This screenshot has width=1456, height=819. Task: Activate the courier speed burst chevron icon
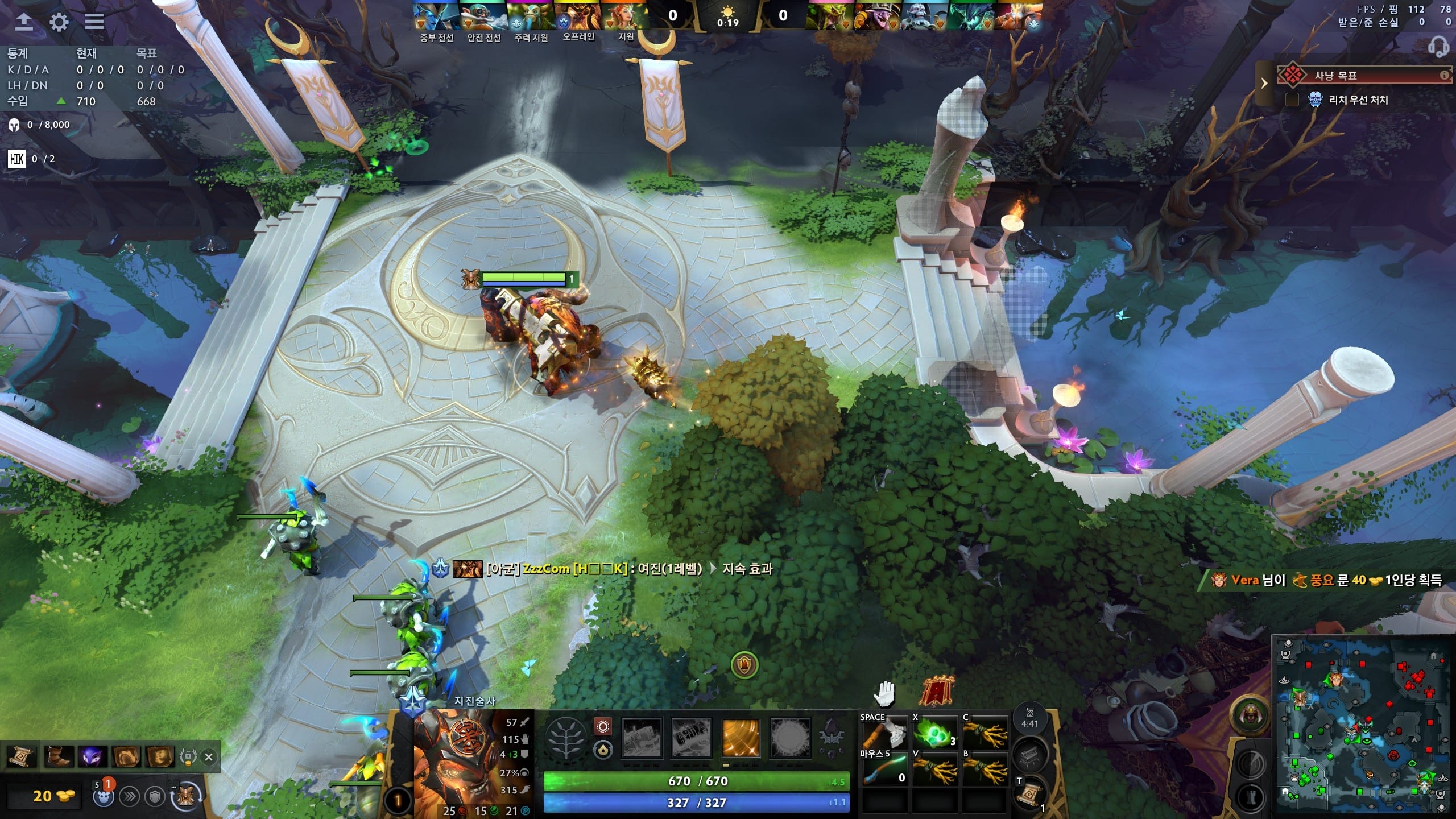(130, 796)
